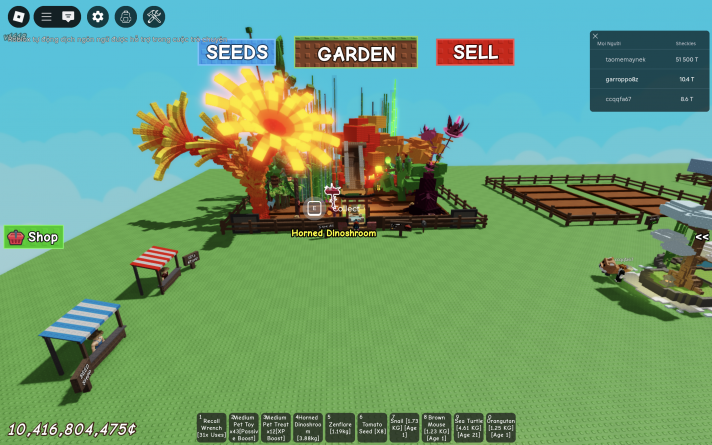
Task: Open the backpack inventory icon
Action: pos(125,16)
